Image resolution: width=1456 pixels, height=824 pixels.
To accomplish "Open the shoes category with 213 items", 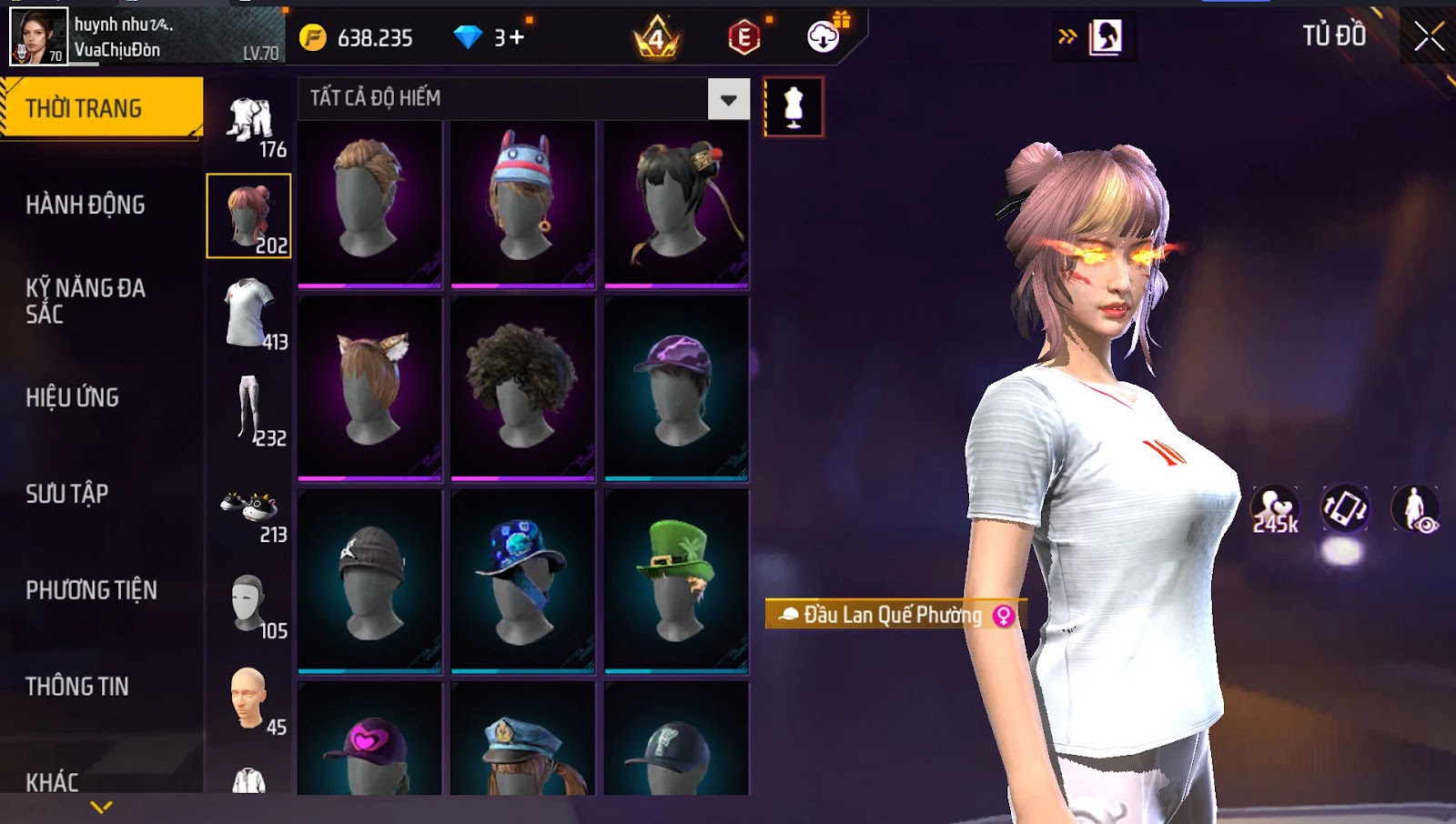I will pos(249,514).
